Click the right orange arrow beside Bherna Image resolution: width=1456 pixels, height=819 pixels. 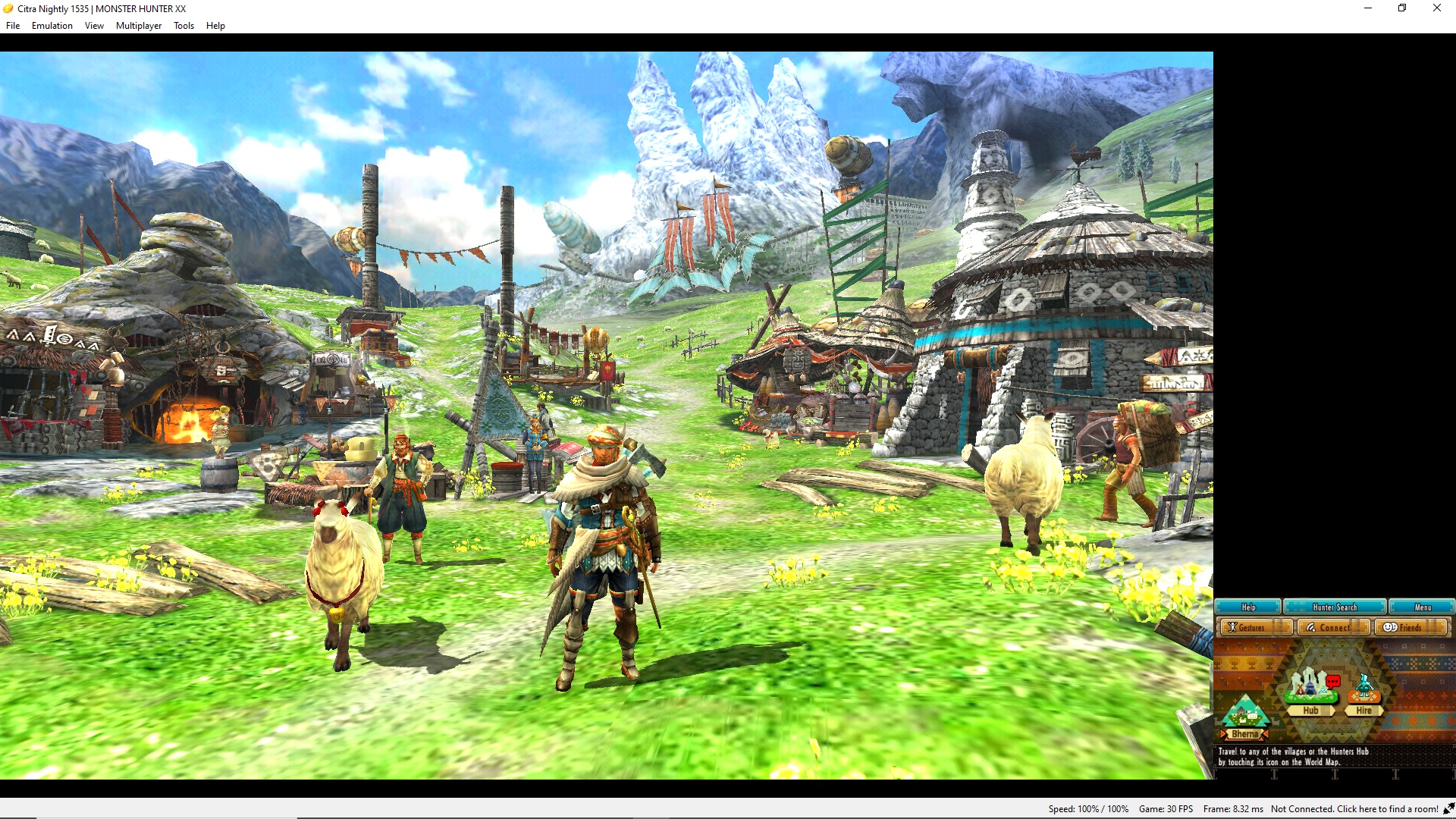pyautogui.click(x=1266, y=735)
